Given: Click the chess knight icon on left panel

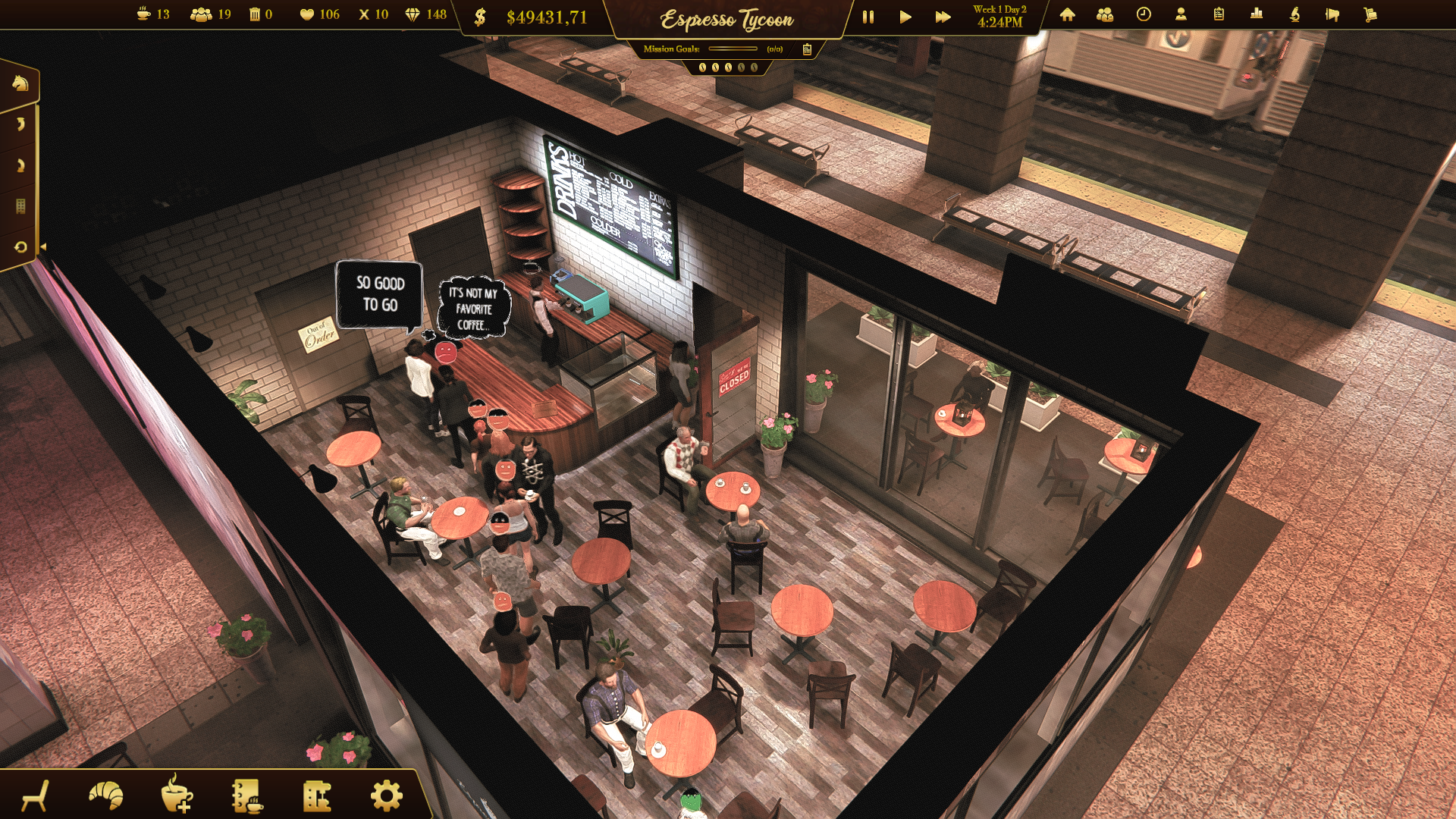Looking at the screenshot, I should (x=20, y=83).
